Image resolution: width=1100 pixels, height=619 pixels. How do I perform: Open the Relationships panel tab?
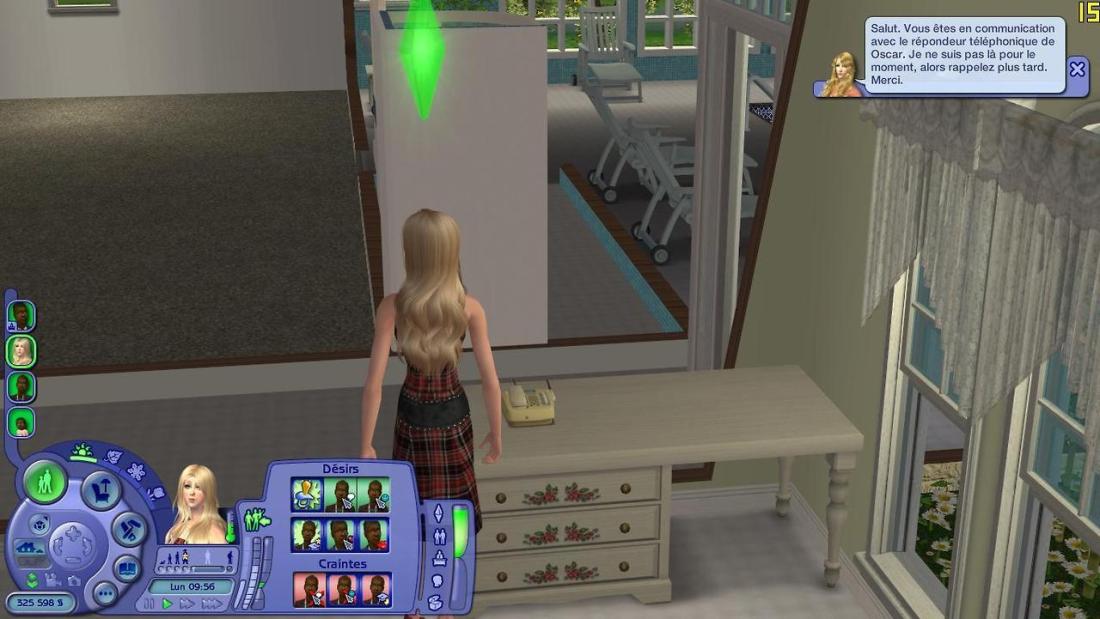(438, 536)
